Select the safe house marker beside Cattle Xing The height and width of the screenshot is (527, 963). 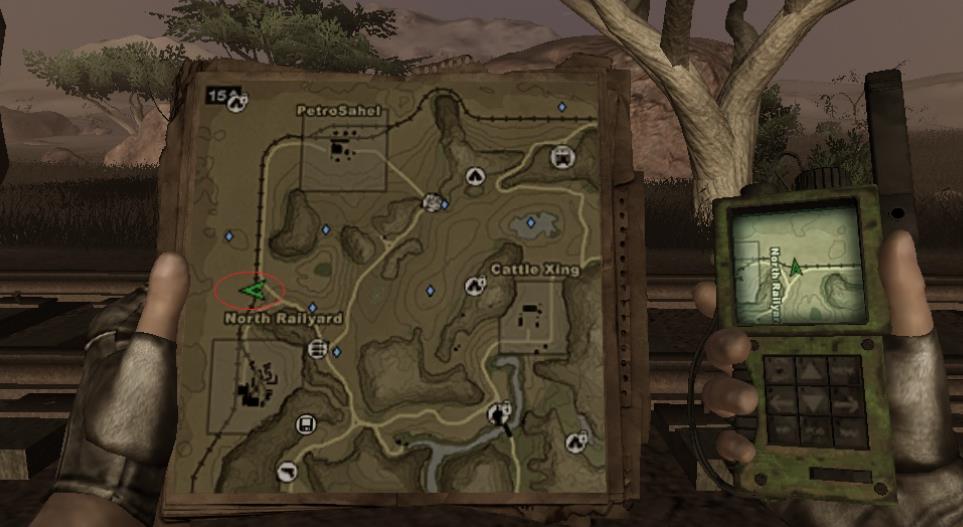pyautogui.click(x=475, y=287)
